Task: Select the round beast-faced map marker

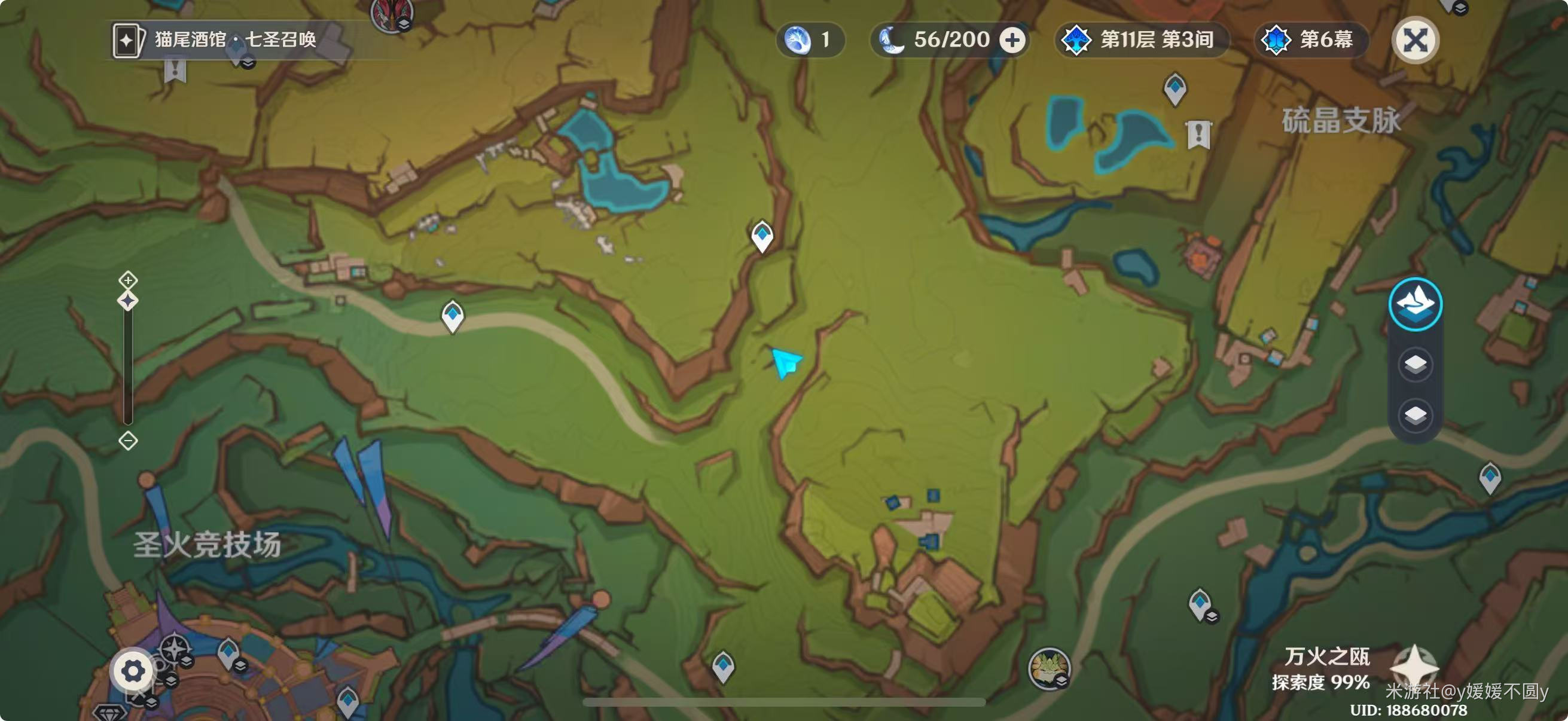Action: point(1048,668)
